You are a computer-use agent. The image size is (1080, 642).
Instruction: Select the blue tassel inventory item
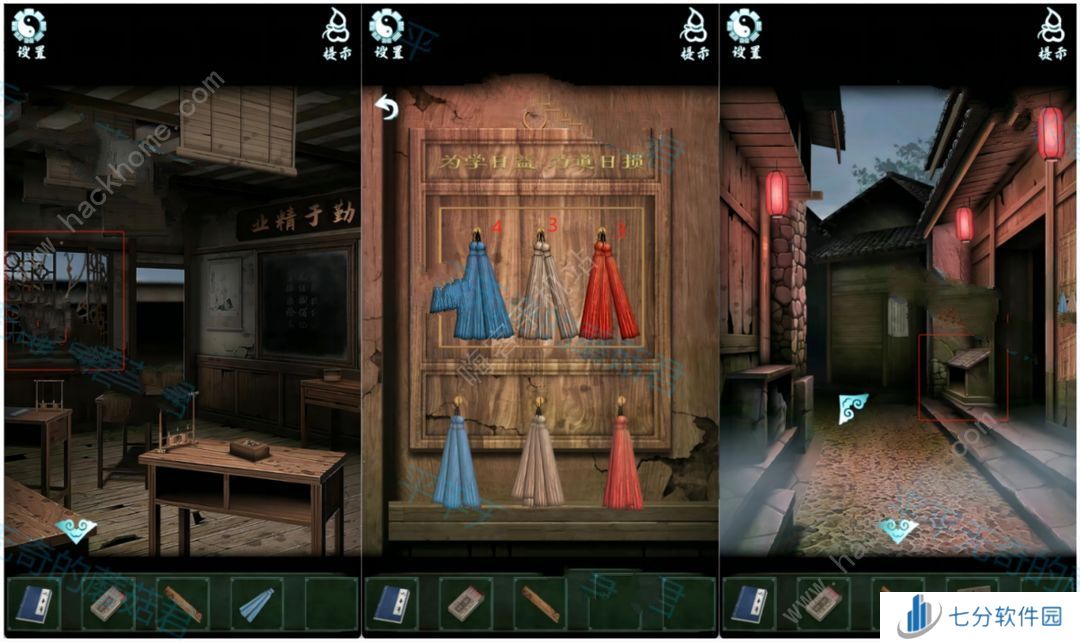[255, 603]
